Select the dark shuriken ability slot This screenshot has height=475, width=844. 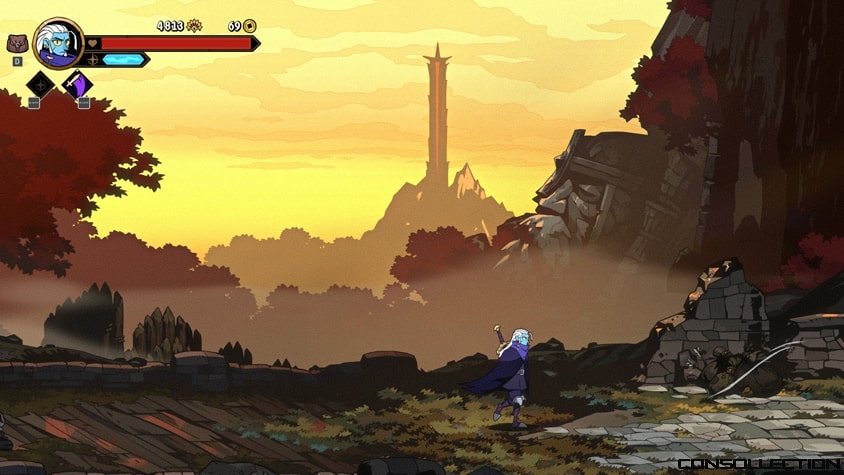tap(40, 85)
